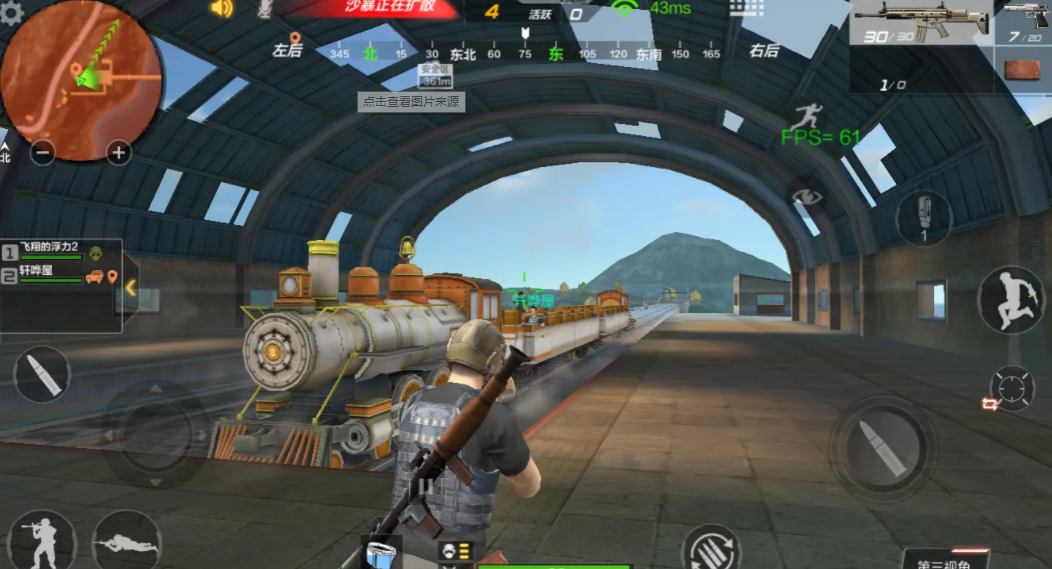The height and width of the screenshot is (569, 1052).
Task: Toggle the eye free-look button
Action: click(806, 194)
